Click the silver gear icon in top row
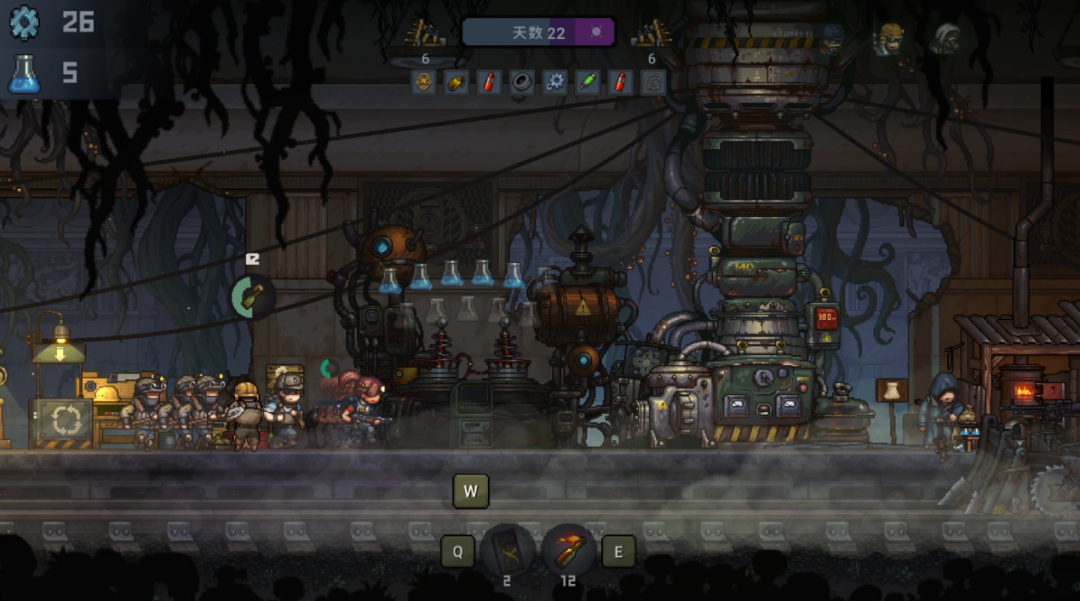This screenshot has width=1080, height=601. tap(554, 82)
